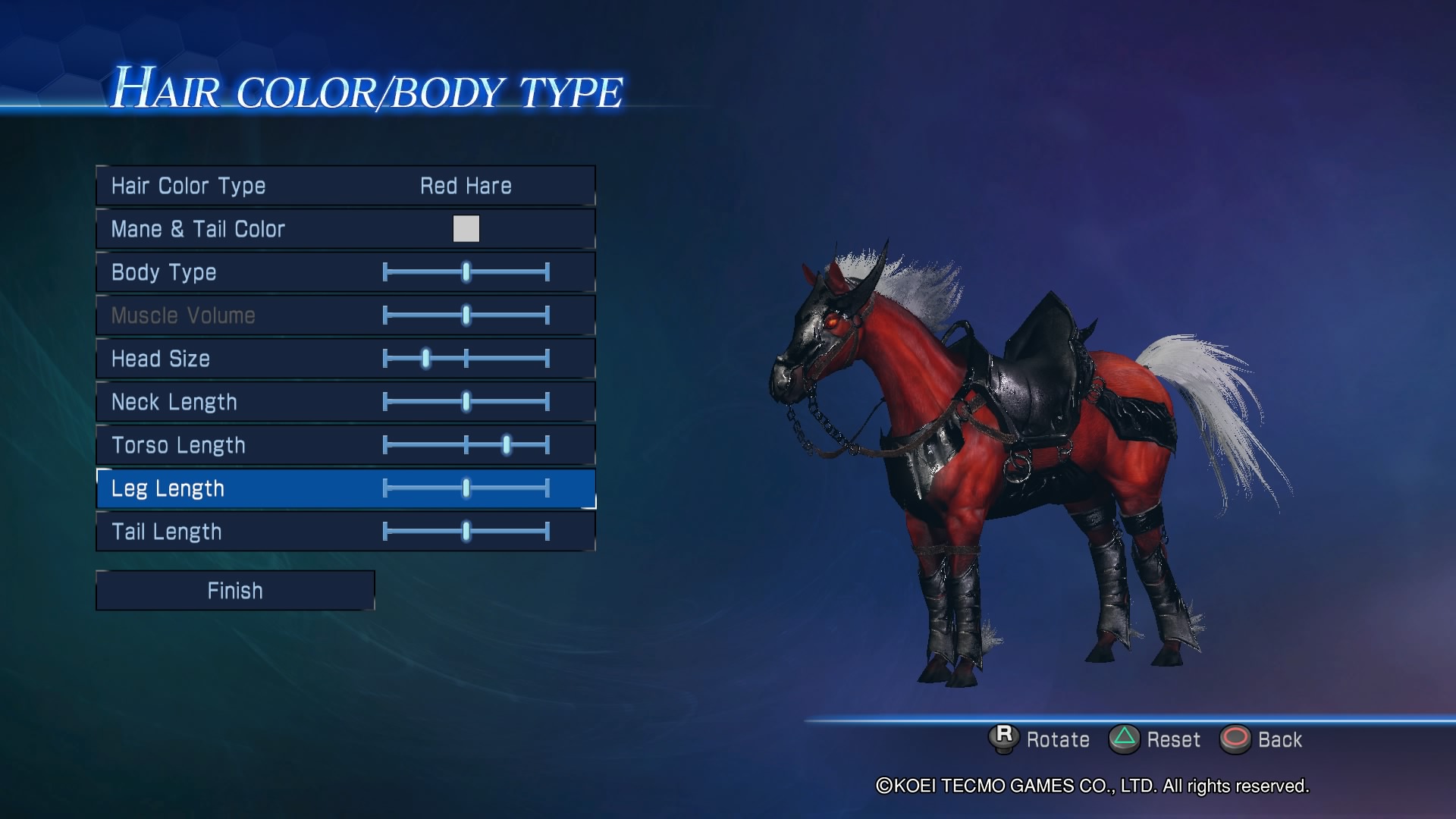Click the horse model preview
Viewport: 1456px width, 819px height.
coord(986,455)
